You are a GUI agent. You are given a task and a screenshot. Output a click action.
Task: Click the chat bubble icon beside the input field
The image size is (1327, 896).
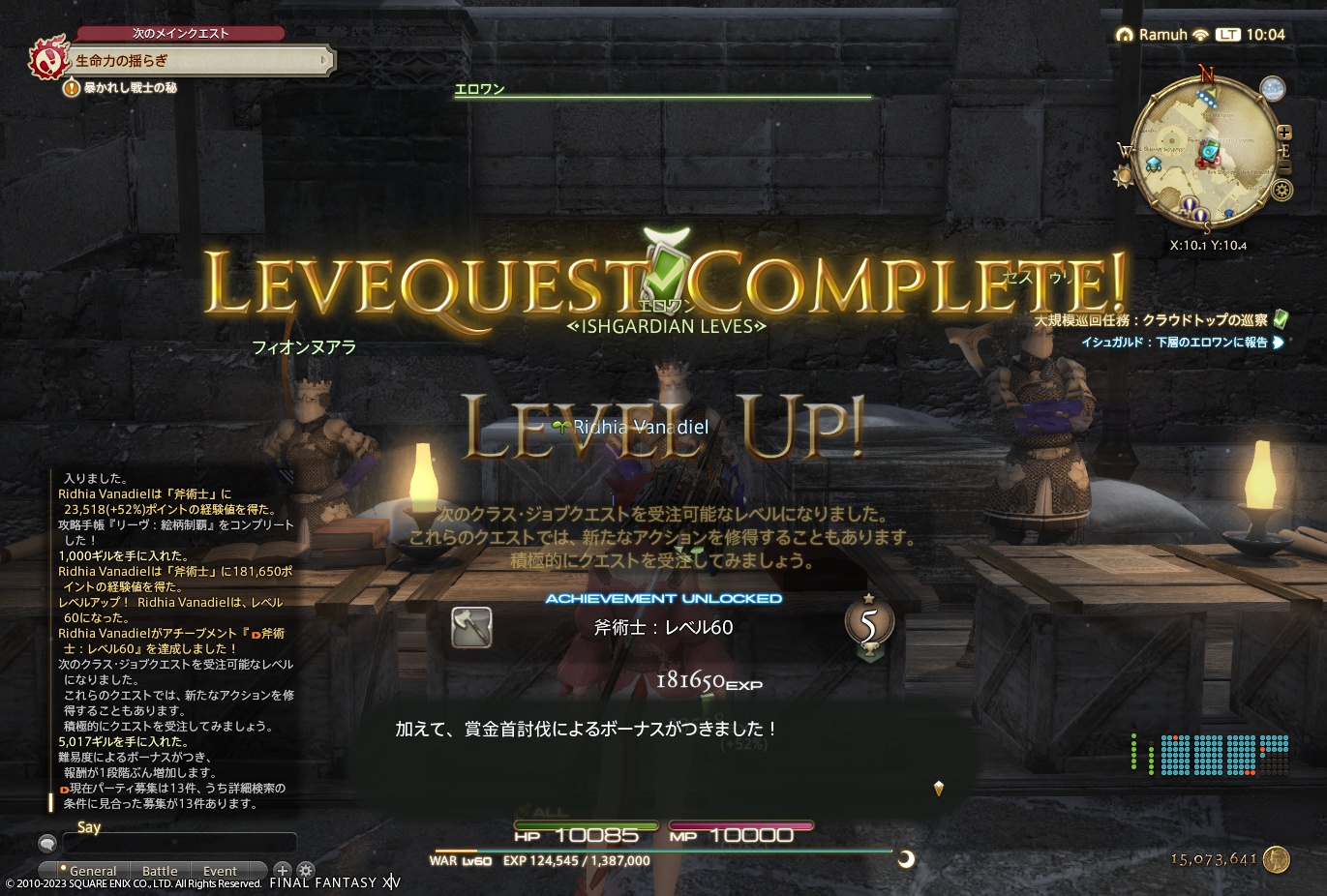pos(48,844)
